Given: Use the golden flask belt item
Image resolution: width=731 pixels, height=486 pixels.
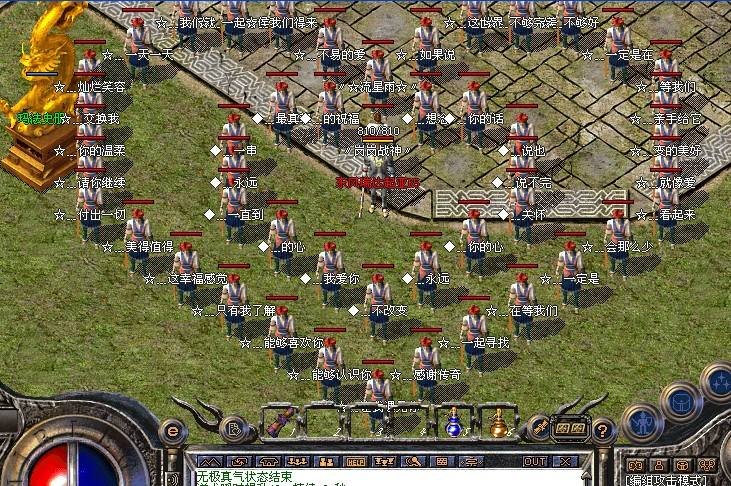Looking at the screenshot, I should [497, 424].
